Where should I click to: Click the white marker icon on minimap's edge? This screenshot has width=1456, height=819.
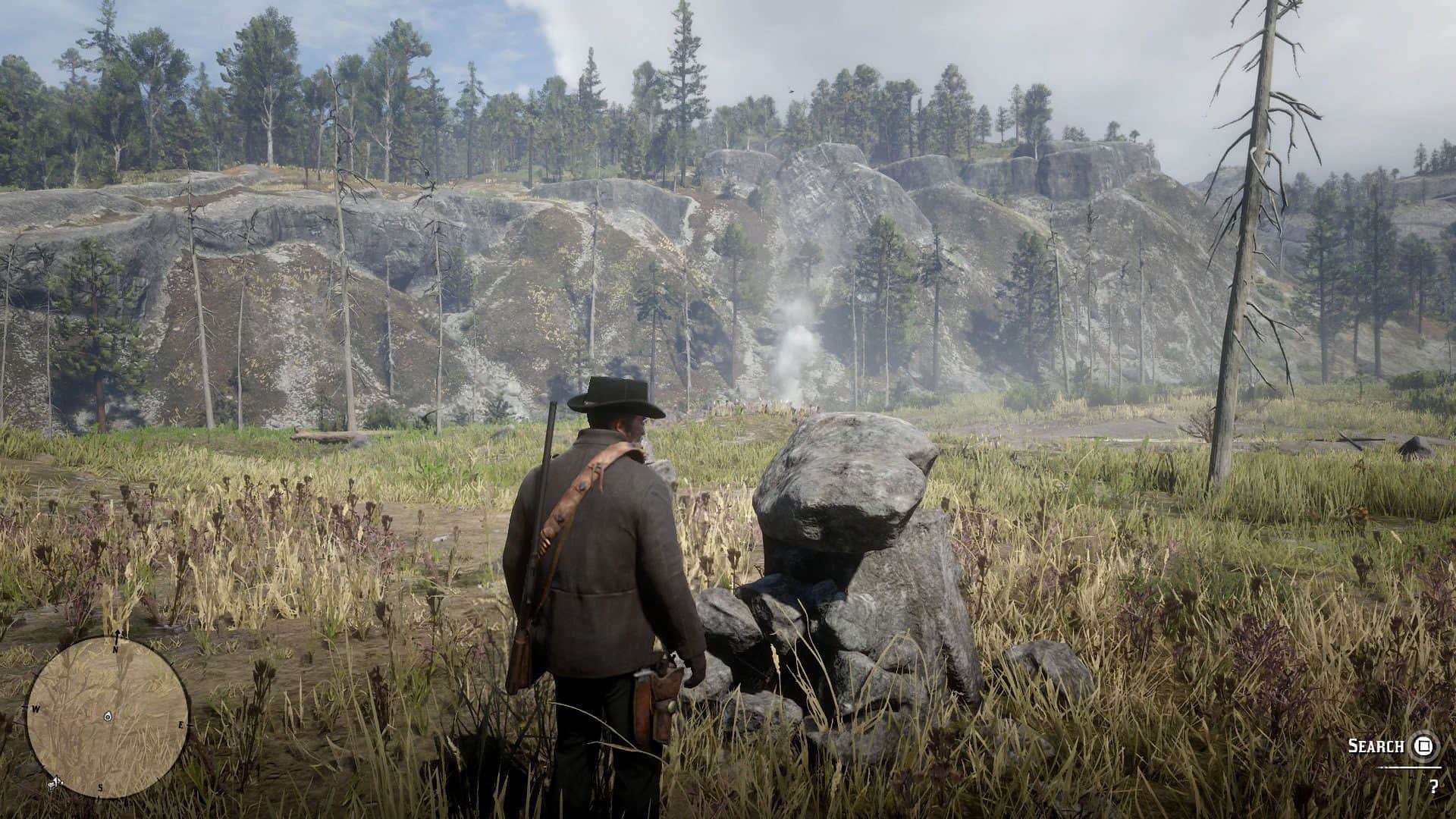click(x=54, y=781)
